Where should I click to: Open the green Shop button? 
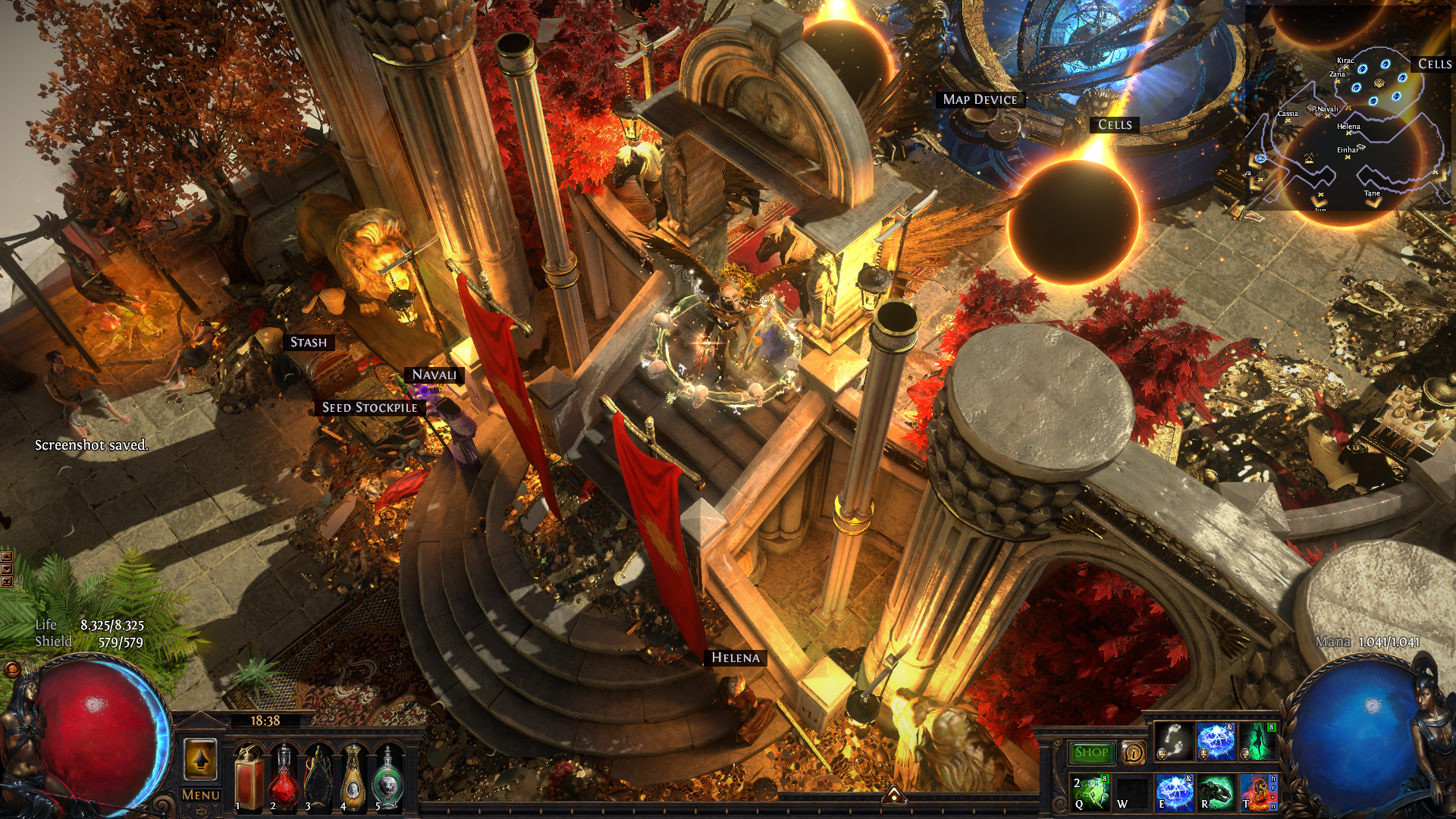click(1091, 752)
